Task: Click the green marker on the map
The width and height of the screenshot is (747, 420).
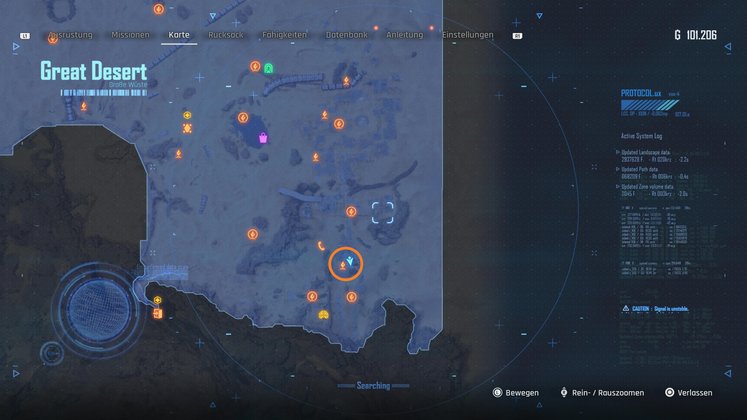Action: click(268, 68)
